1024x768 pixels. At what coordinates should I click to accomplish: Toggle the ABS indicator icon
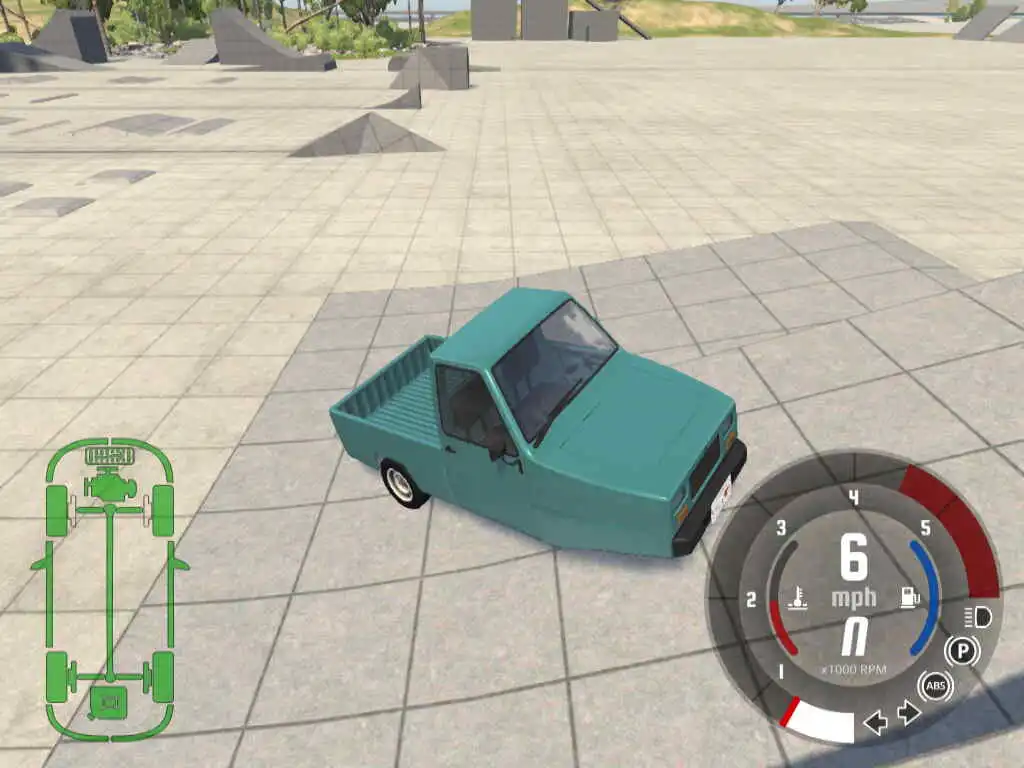coord(936,685)
